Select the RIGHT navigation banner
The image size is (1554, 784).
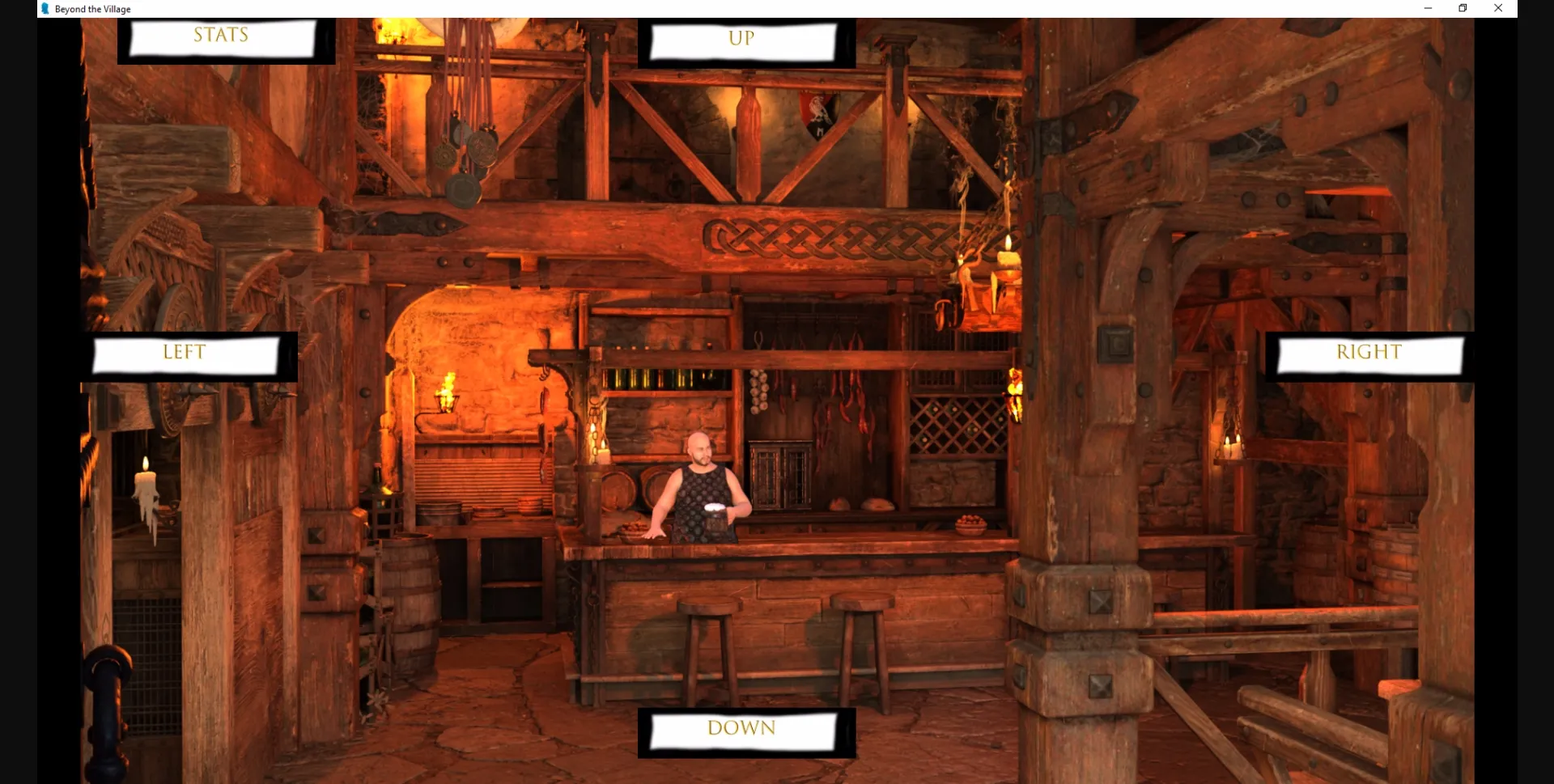[1367, 353]
